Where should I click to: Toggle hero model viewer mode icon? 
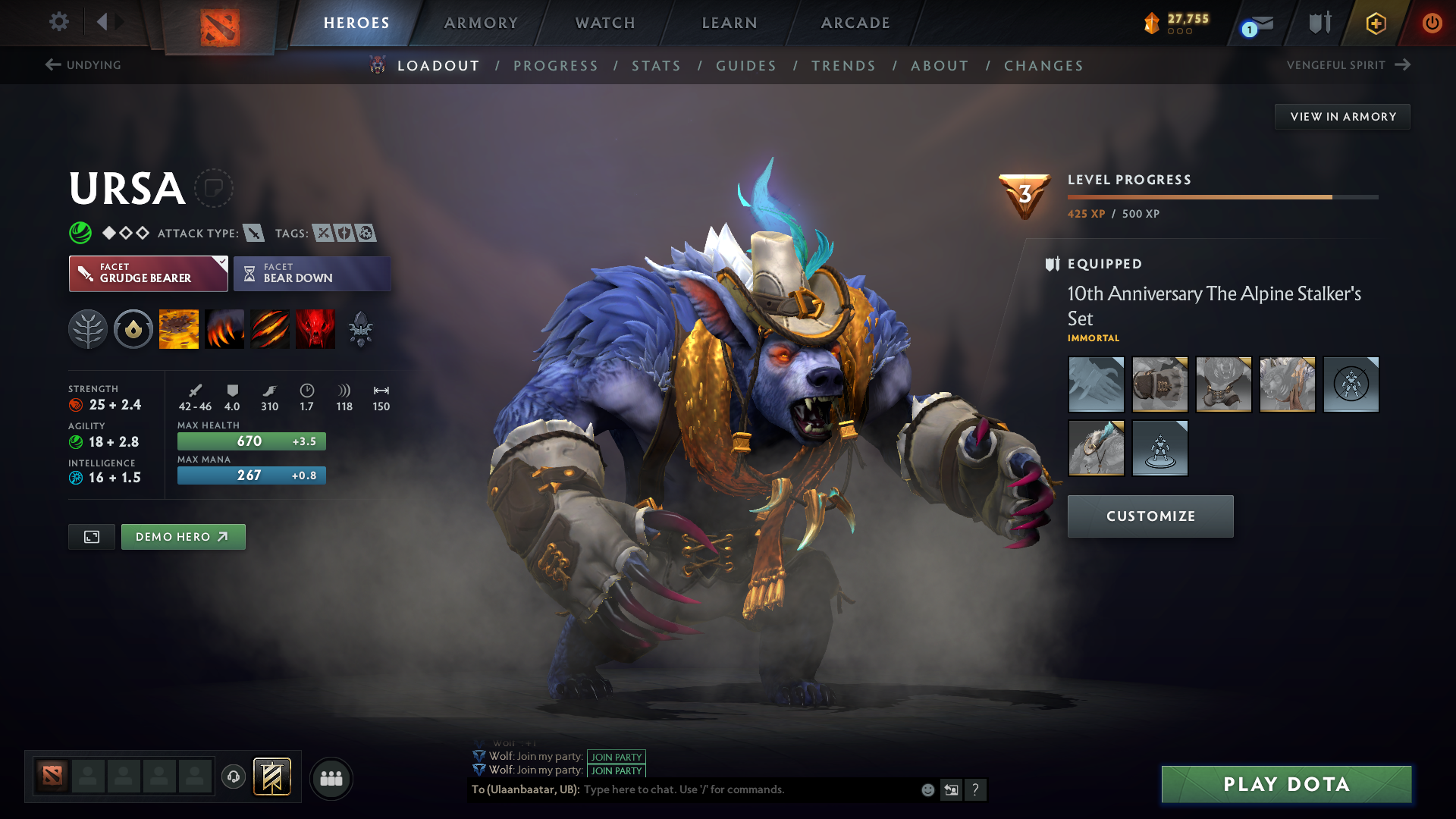91,536
